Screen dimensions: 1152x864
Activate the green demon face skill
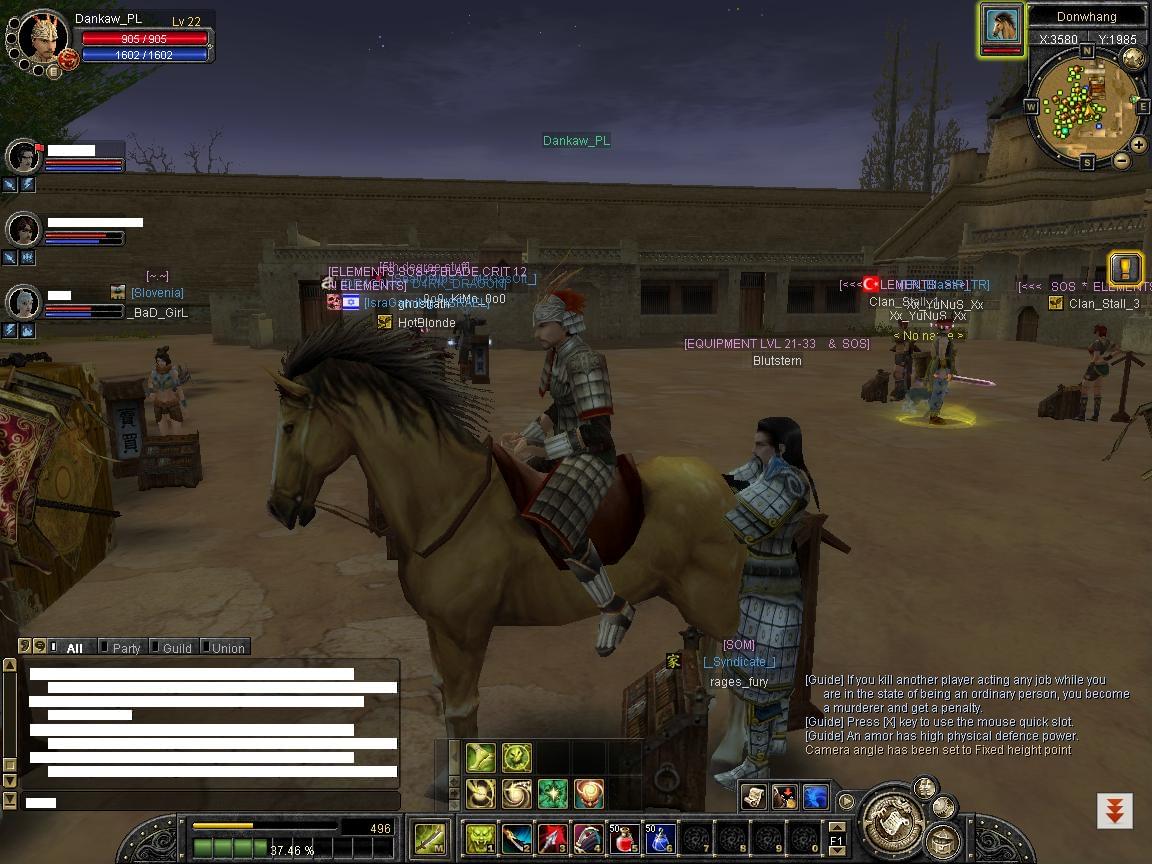(482, 838)
